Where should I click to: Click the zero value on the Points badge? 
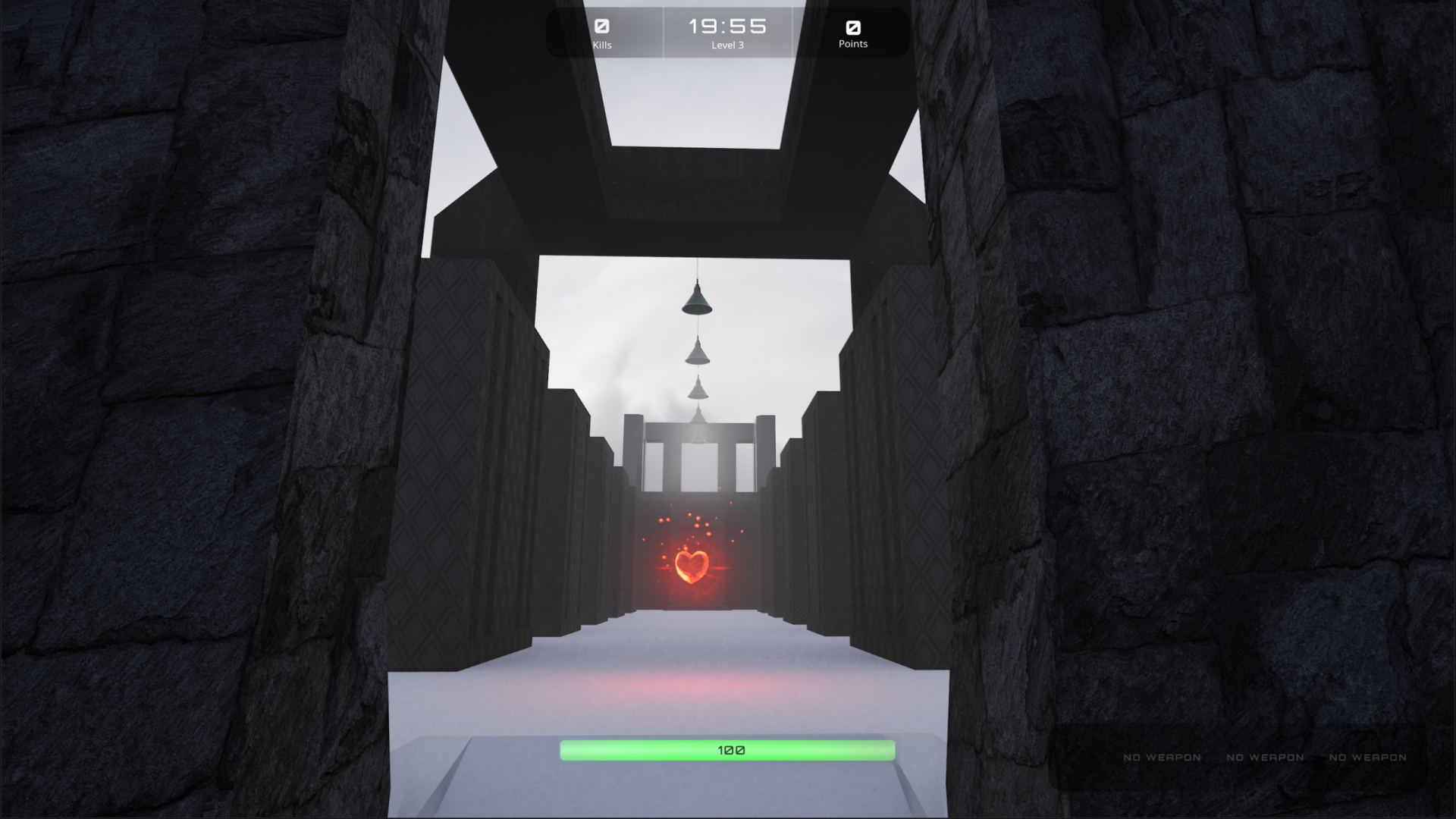(855, 27)
